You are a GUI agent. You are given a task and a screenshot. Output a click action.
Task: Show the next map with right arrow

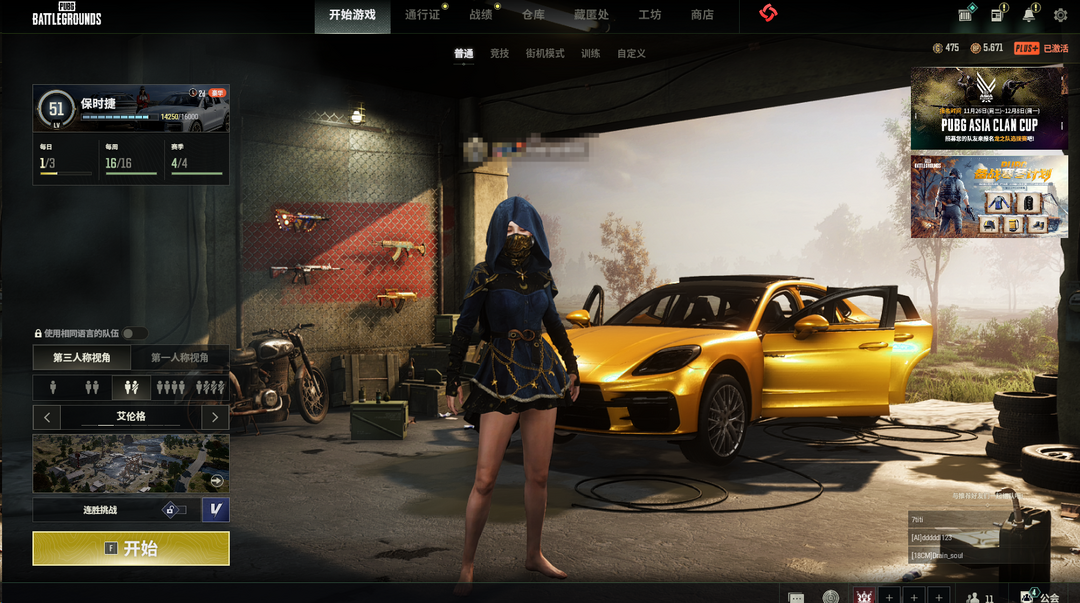[x=214, y=416]
